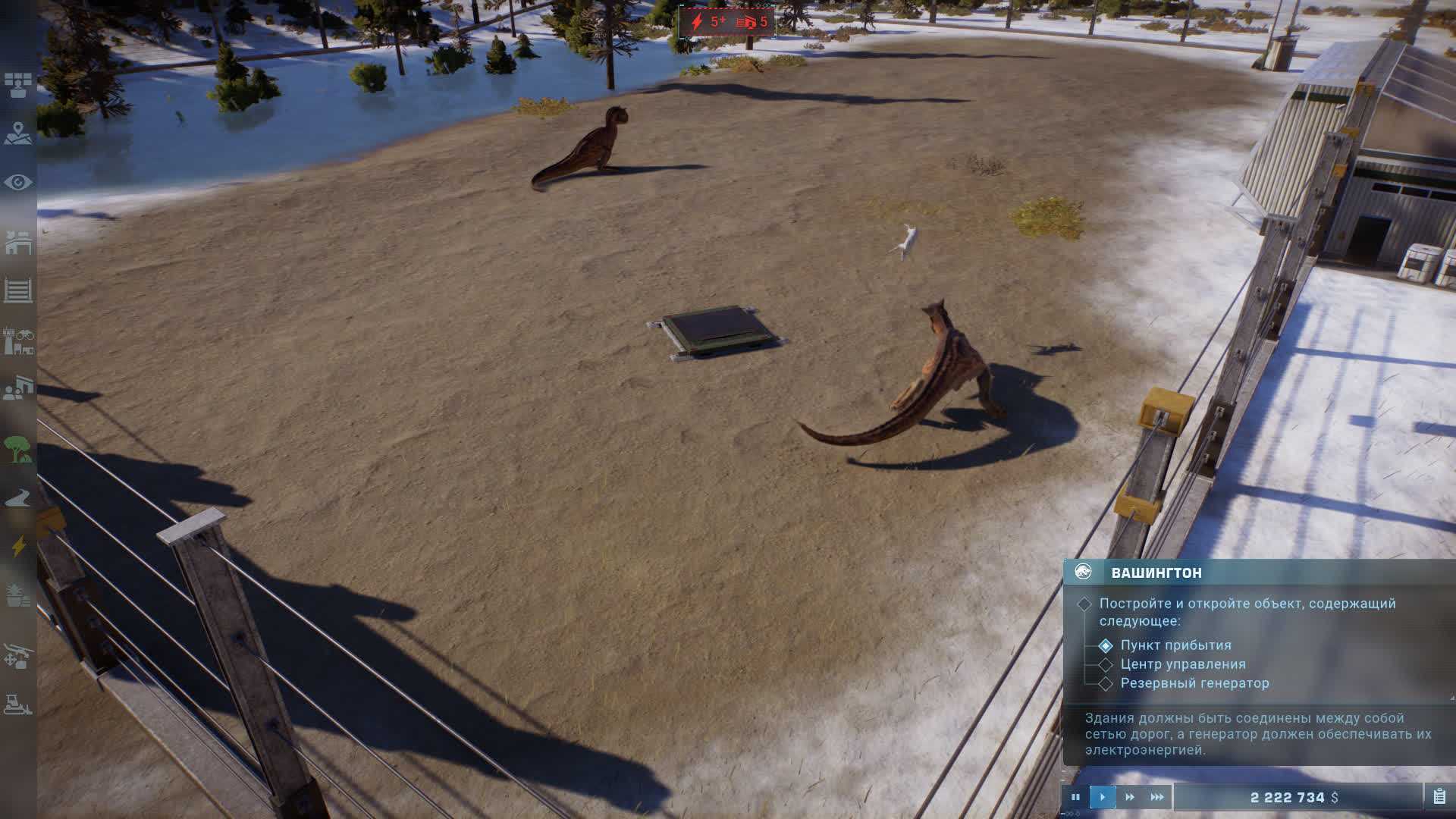Open the paths build menu
Image resolution: width=1456 pixels, height=819 pixels.
pos(18,499)
